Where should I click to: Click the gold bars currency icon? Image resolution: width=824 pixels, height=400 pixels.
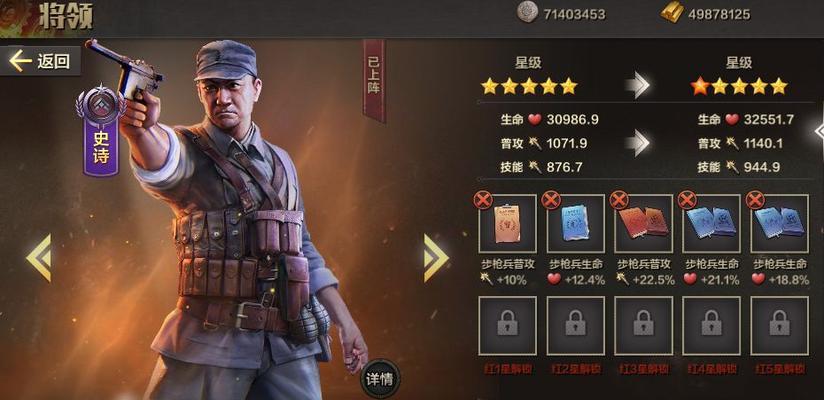(x=673, y=12)
